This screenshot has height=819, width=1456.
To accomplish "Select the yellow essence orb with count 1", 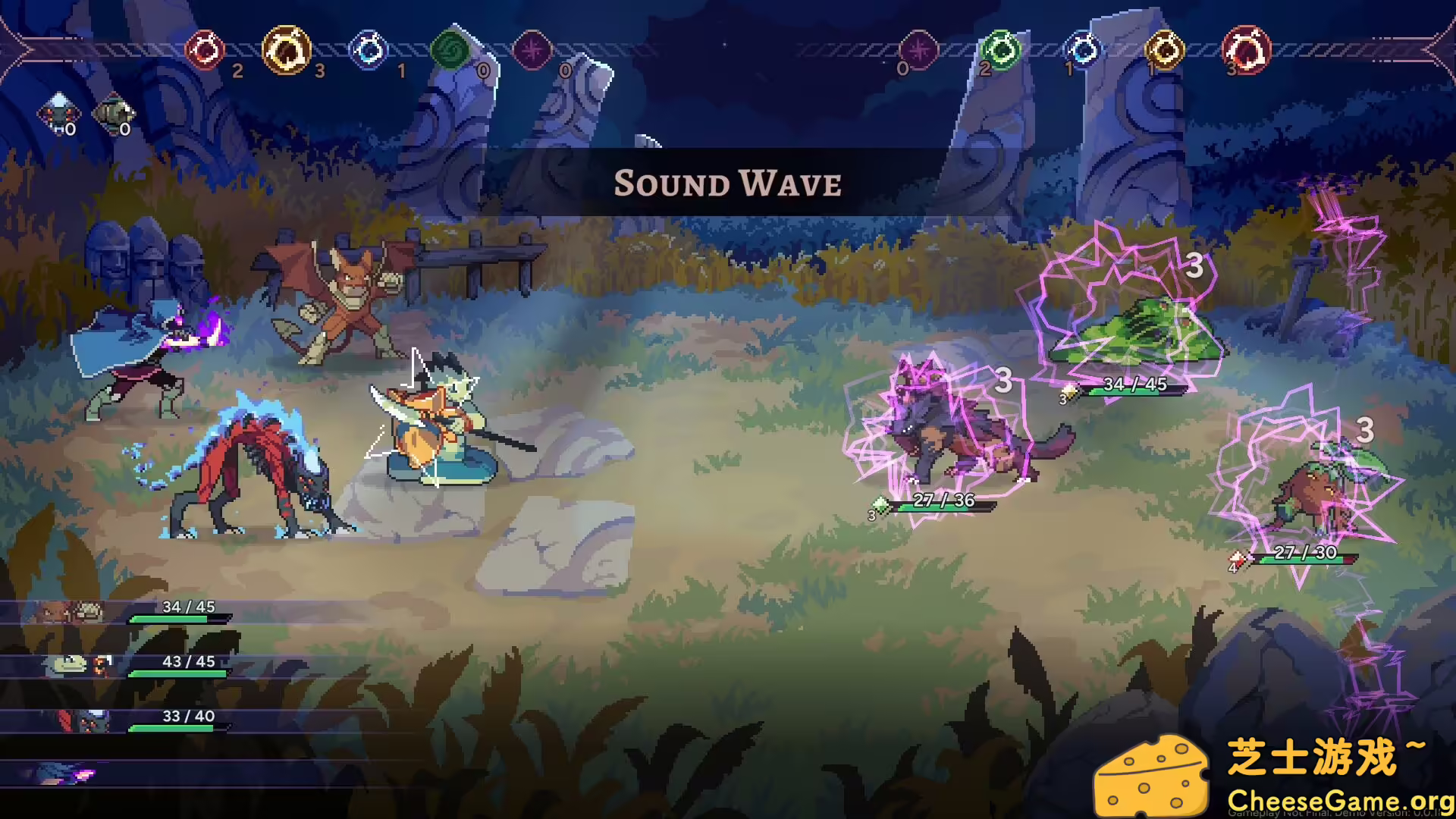I will (1164, 50).
